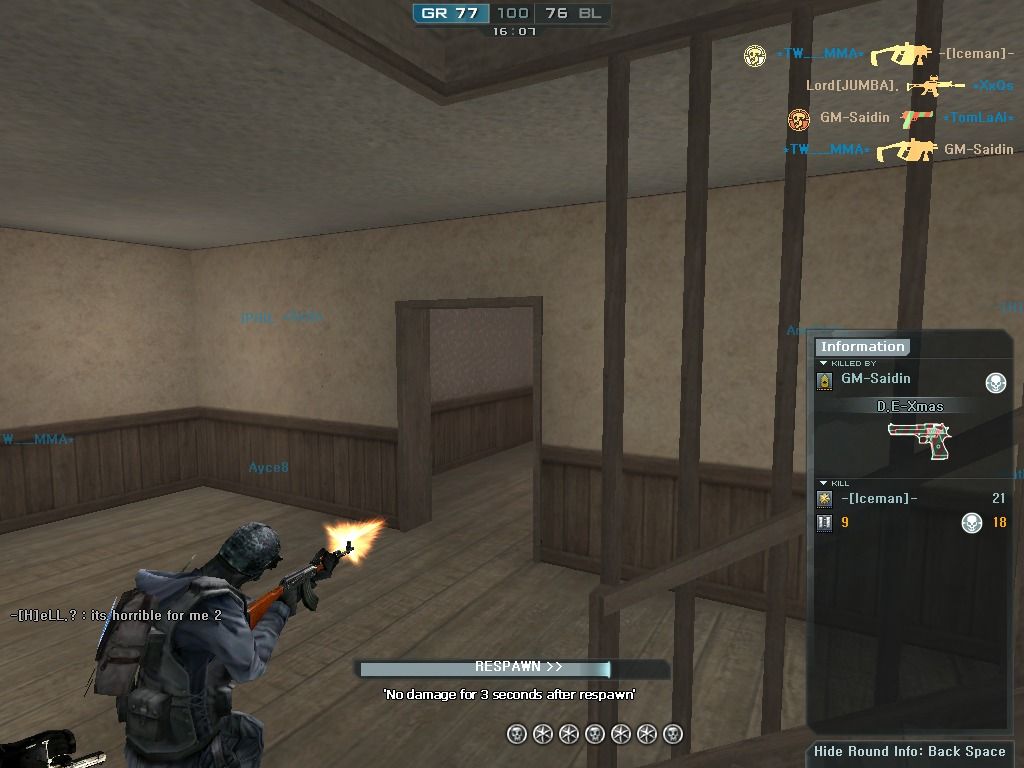Screen dimensions: 1024x768
Task: Open the Information panel header
Action: tap(862, 347)
